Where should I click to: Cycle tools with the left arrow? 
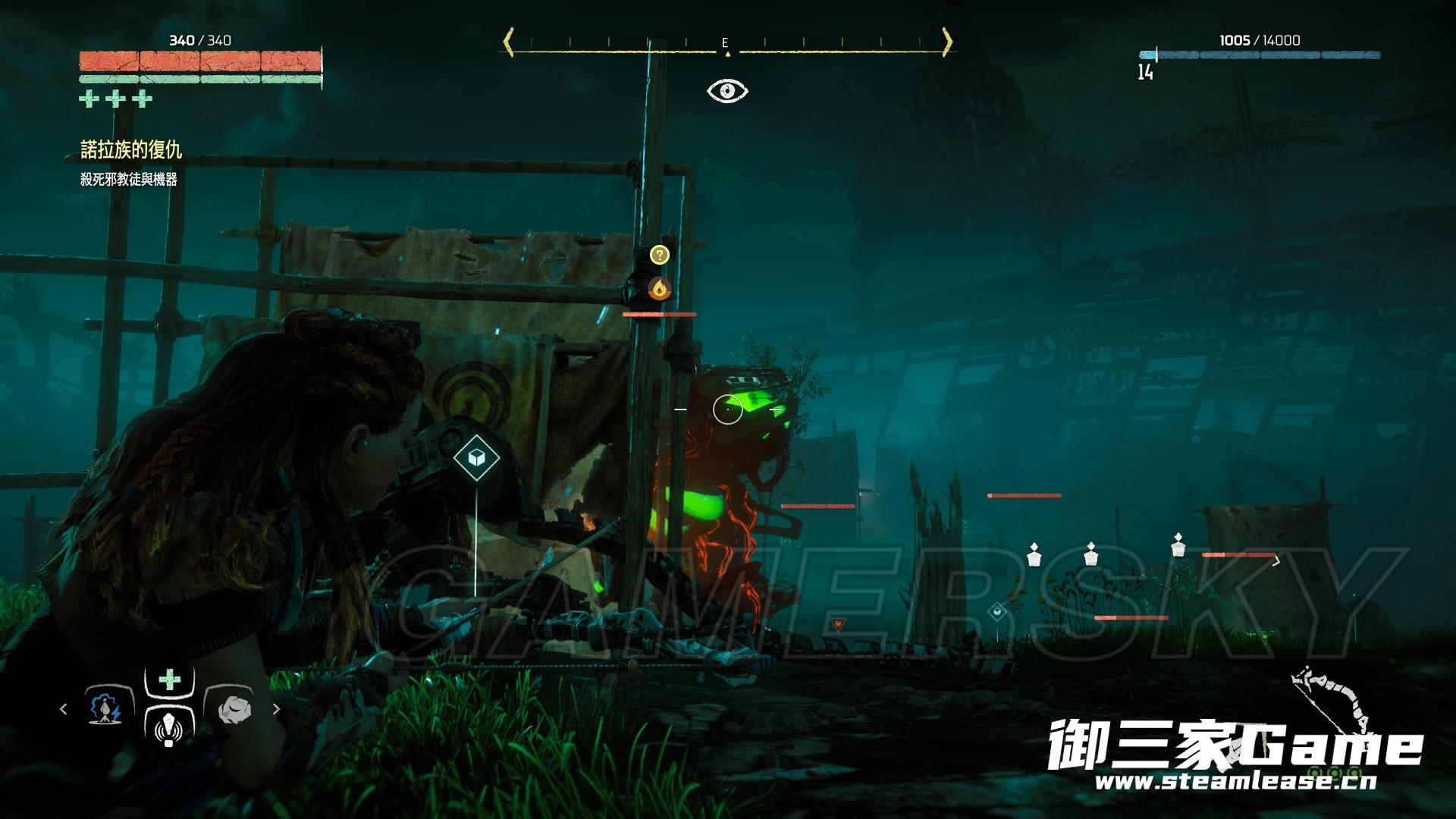pos(64,709)
